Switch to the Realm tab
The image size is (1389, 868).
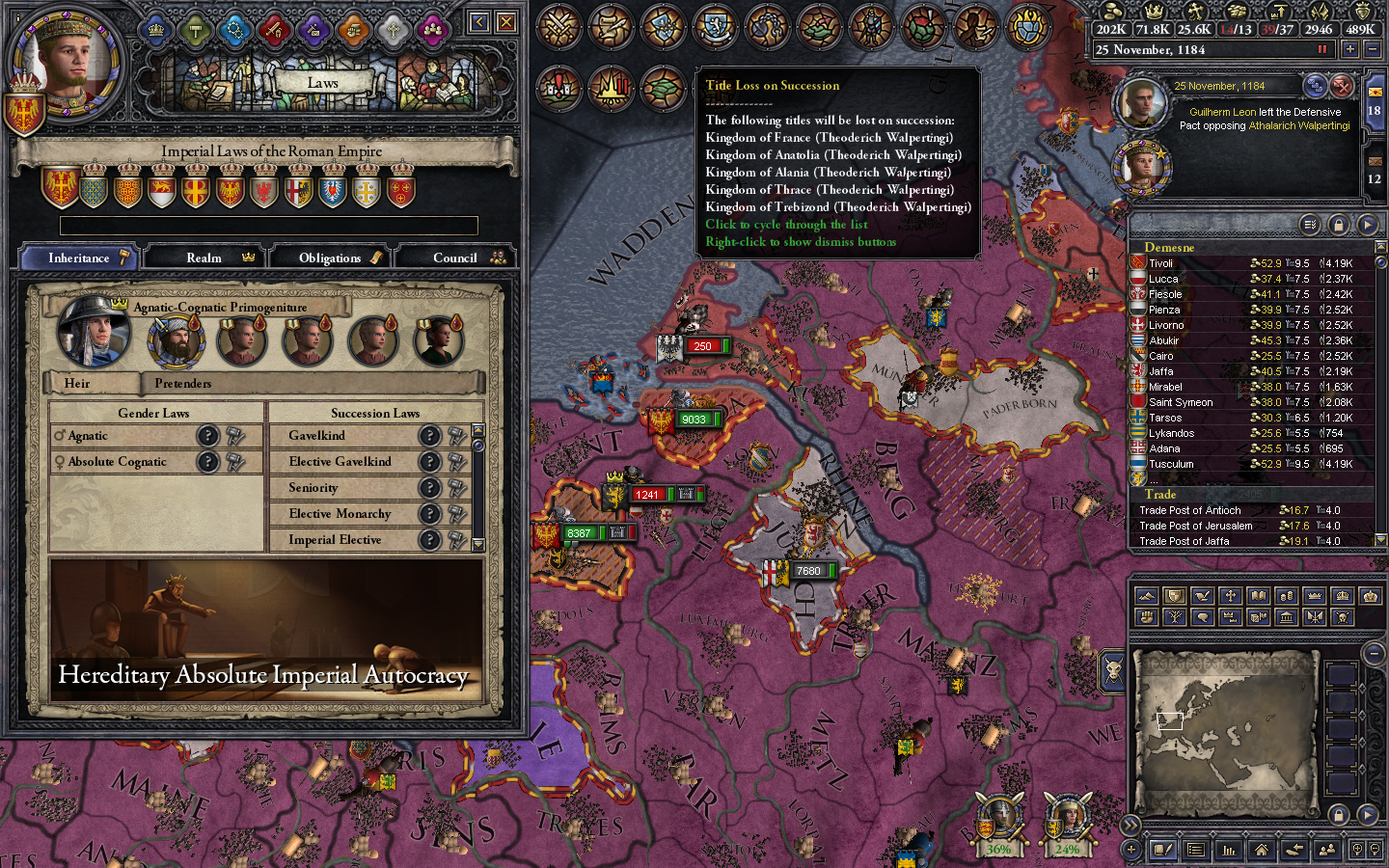click(204, 258)
